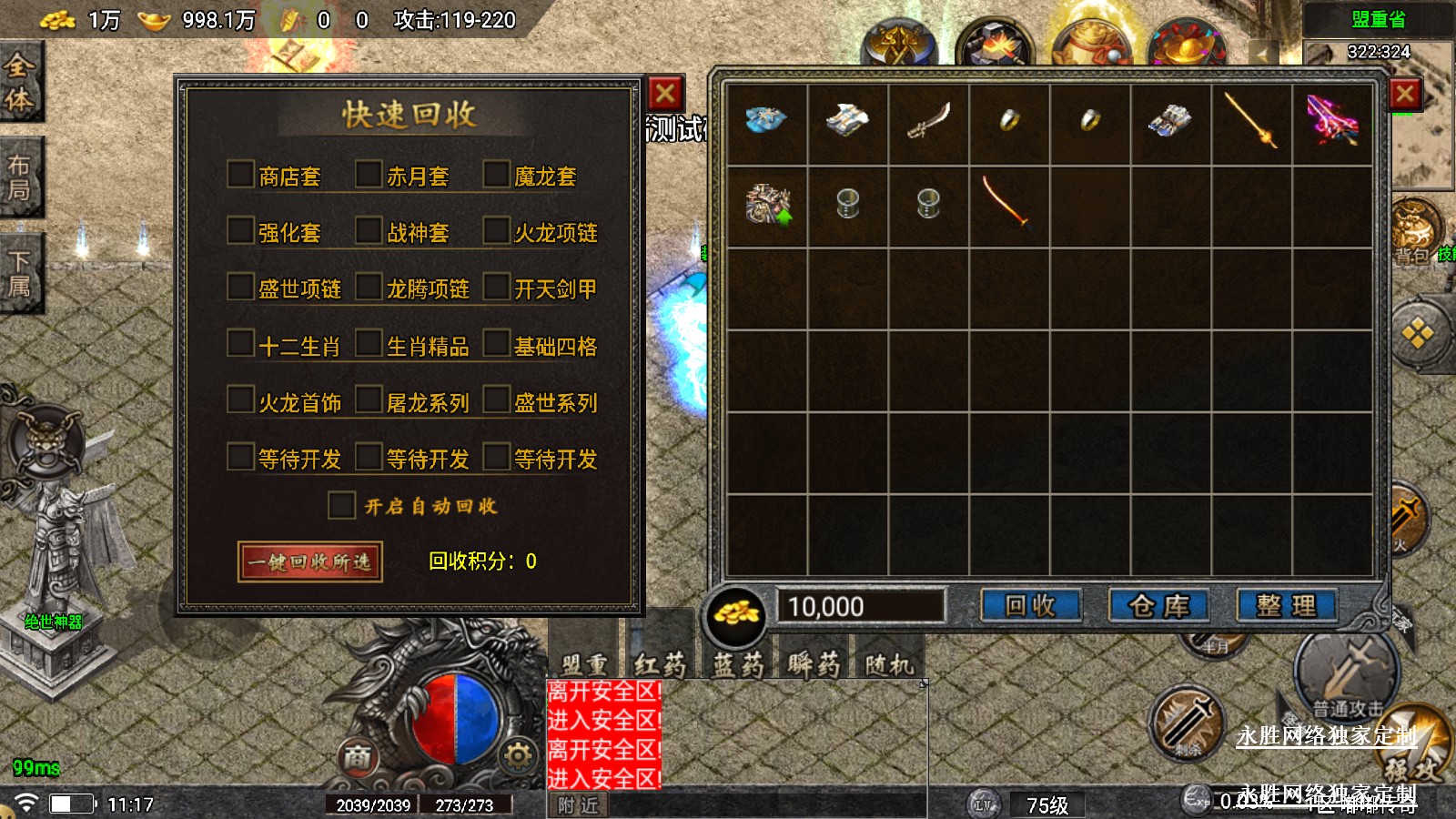Toggle 开启自动回收 auto recycle

(341, 505)
